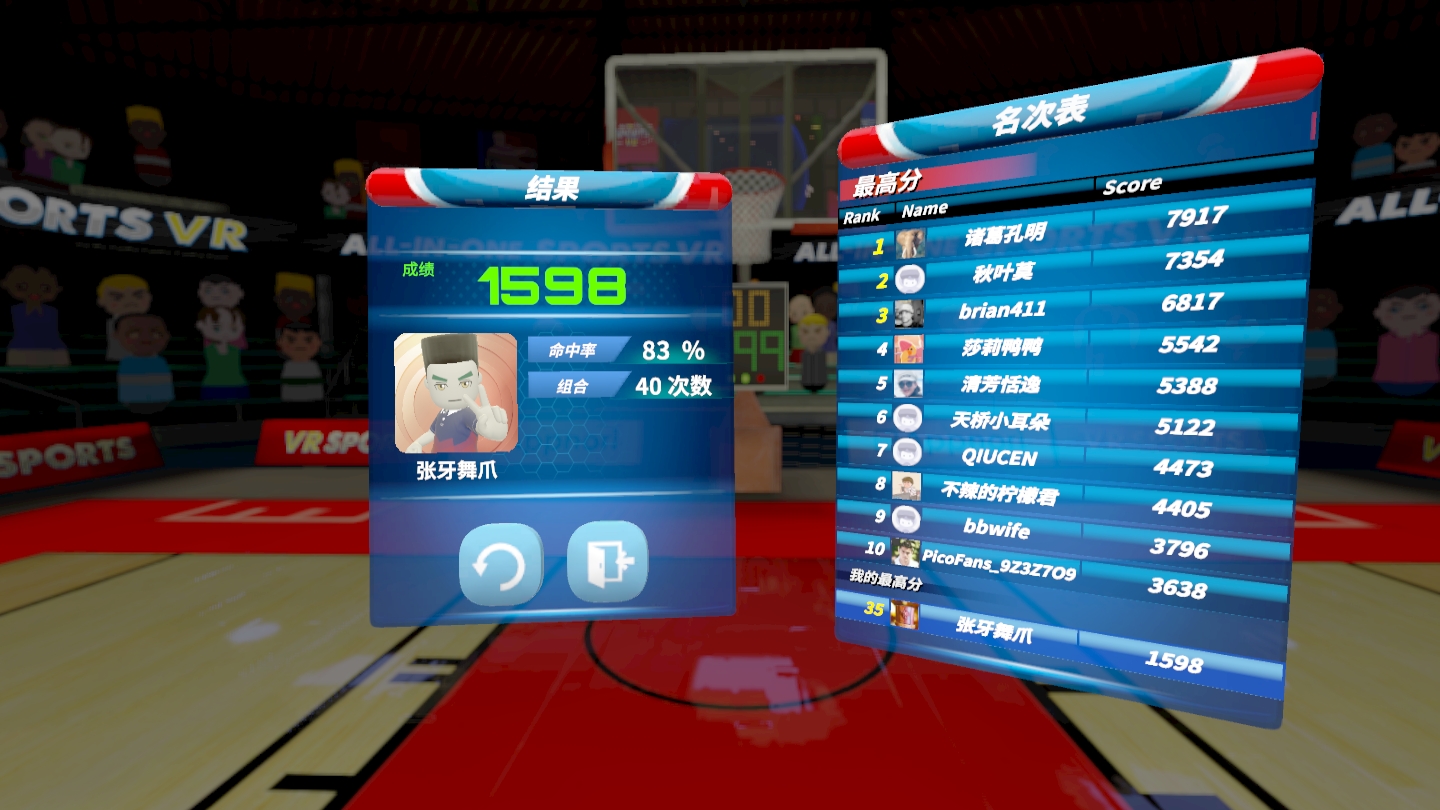Viewport: 1440px width, 810px height.
Task: Click the Score column header
Action: coord(1132,185)
